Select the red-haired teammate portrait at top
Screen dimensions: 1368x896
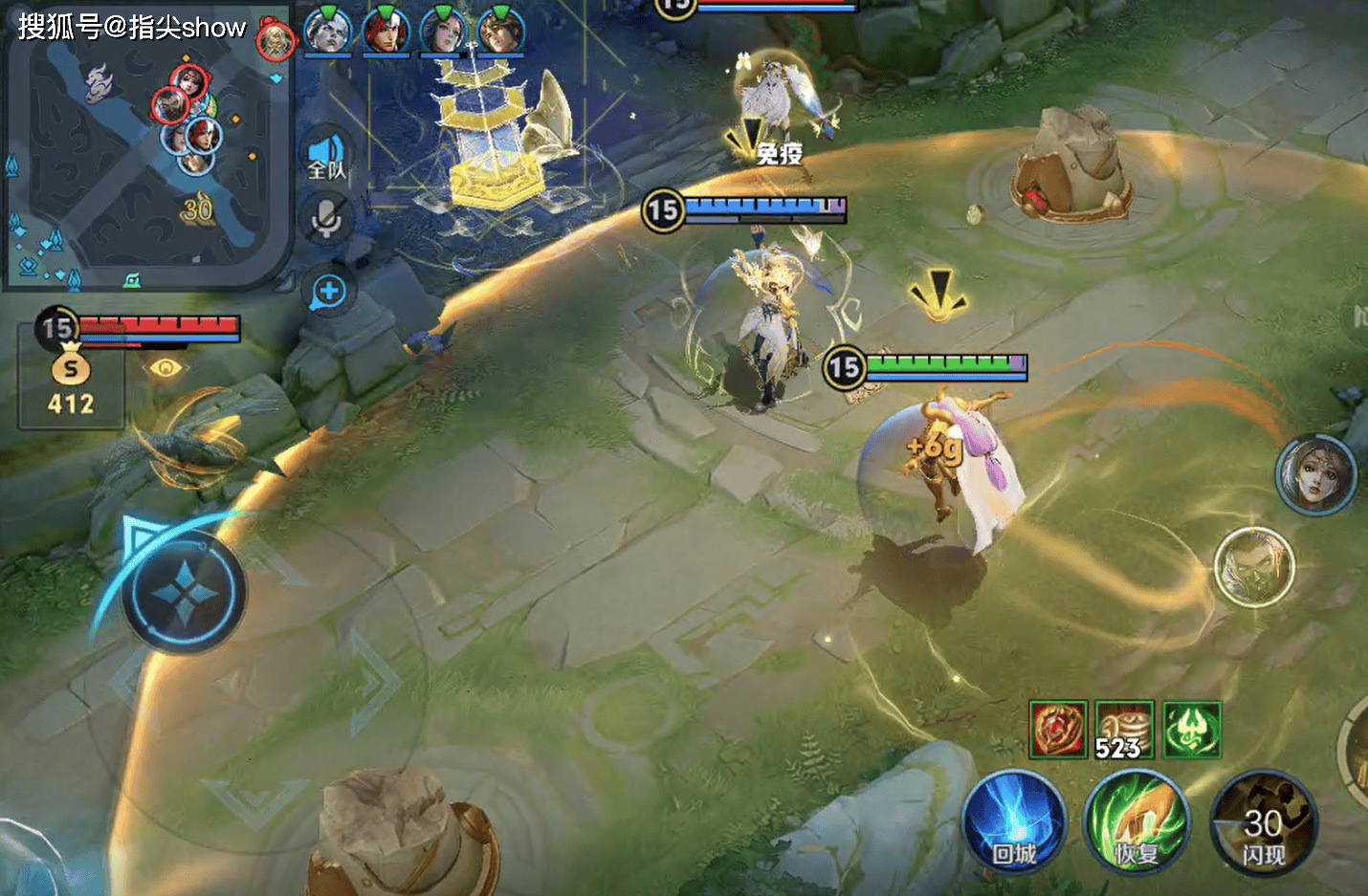click(386, 32)
